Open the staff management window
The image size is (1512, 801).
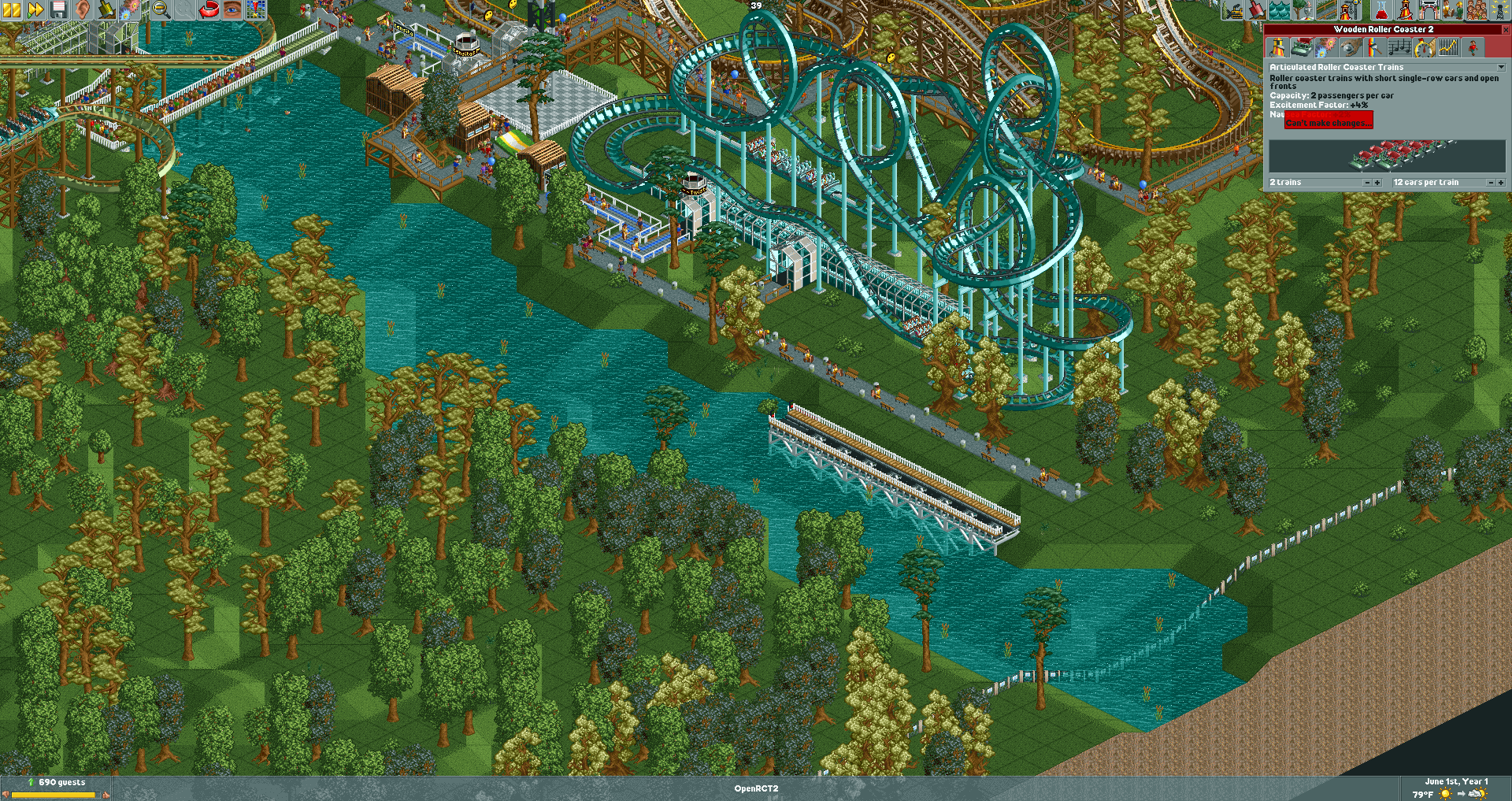(x=1451, y=10)
